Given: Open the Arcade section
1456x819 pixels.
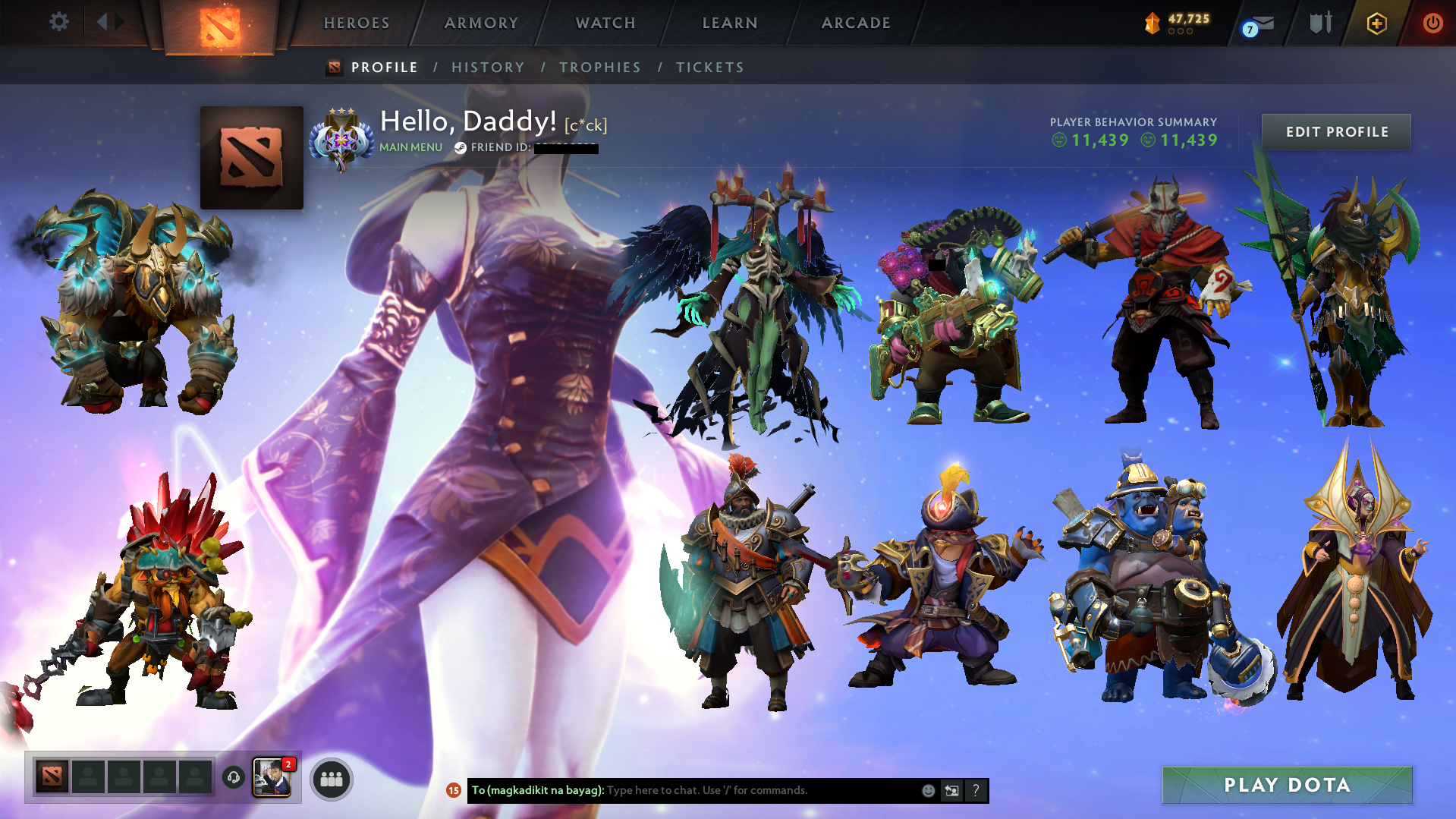Looking at the screenshot, I should point(856,23).
